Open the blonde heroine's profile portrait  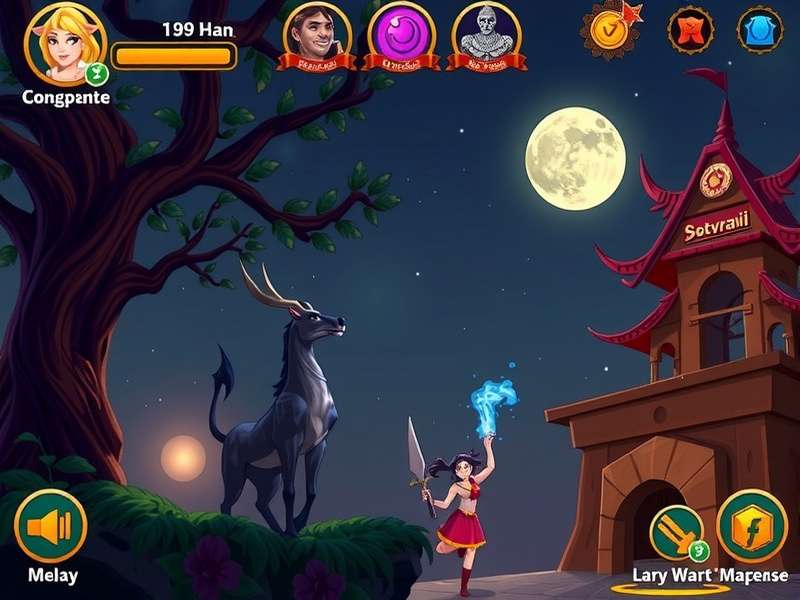pos(64,44)
